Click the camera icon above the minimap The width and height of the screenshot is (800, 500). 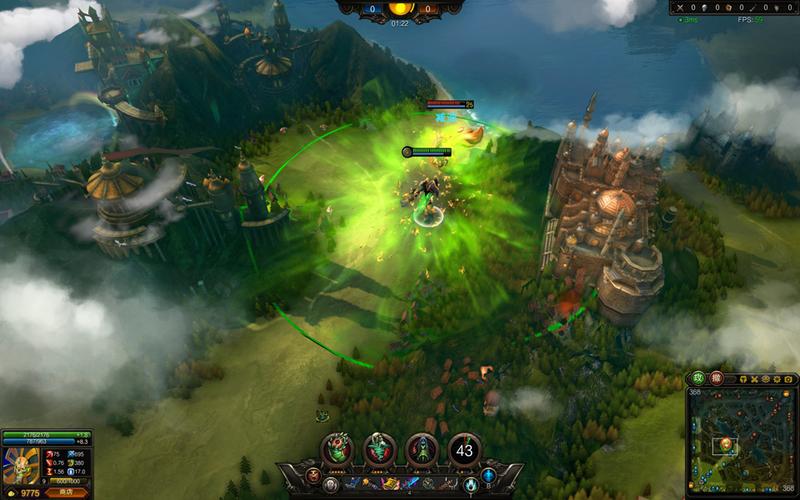tap(788, 380)
